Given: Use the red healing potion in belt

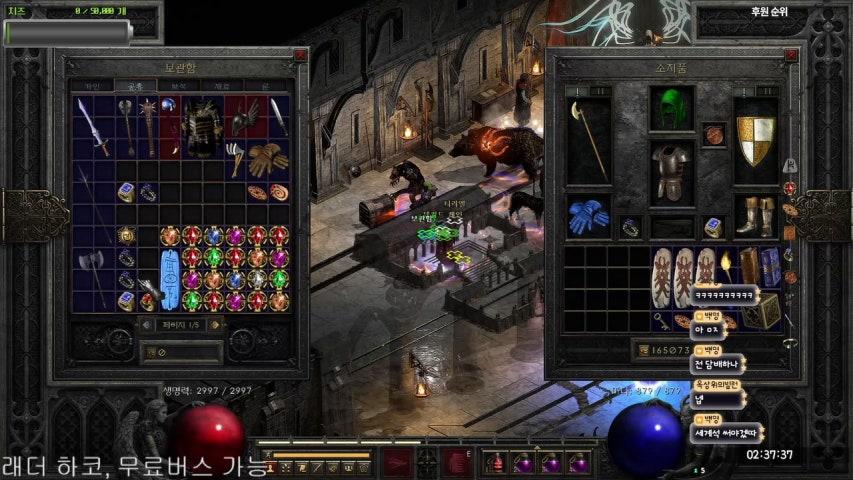Looking at the screenshot, I should pos(496,463).
